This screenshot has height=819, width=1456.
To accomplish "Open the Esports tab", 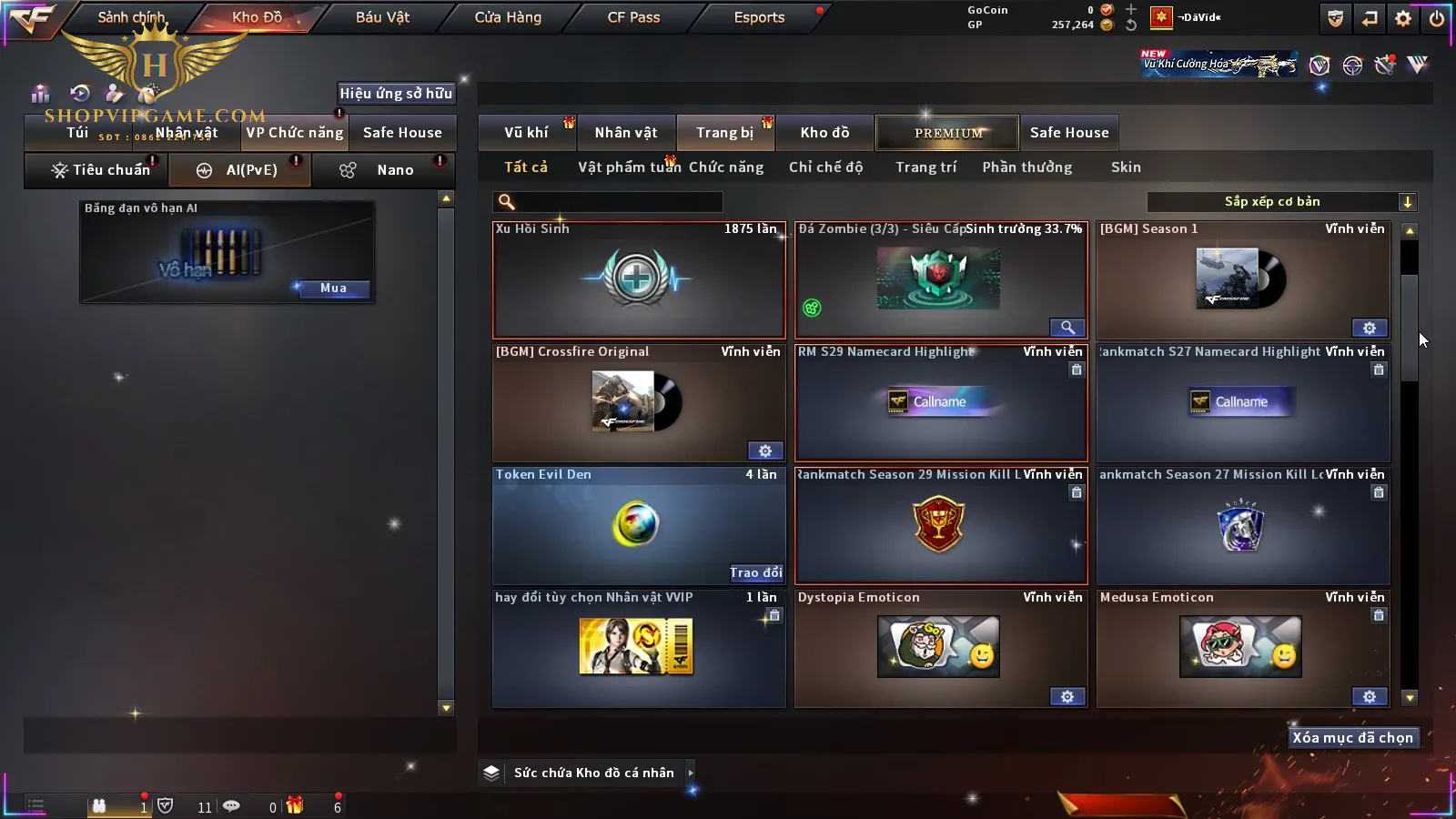I will pyautogui.click(x=759, y=17).
